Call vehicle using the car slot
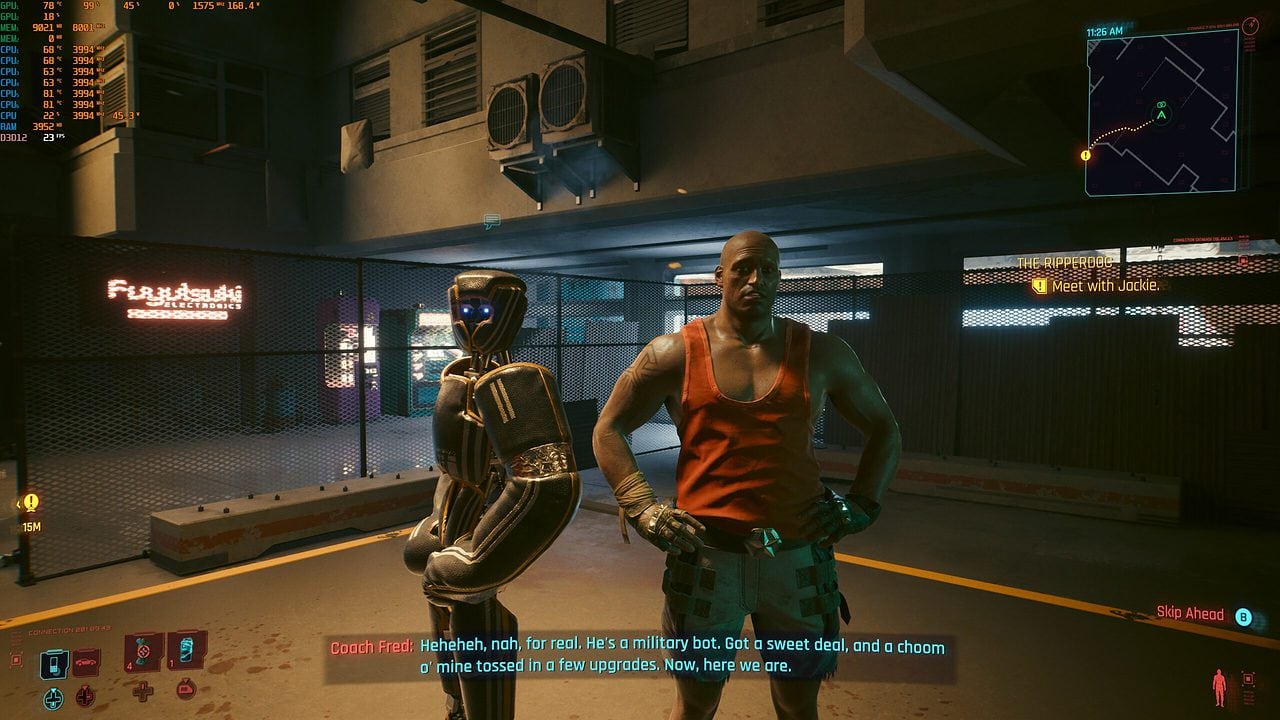1280x720 pixels. tap(86, 662)
